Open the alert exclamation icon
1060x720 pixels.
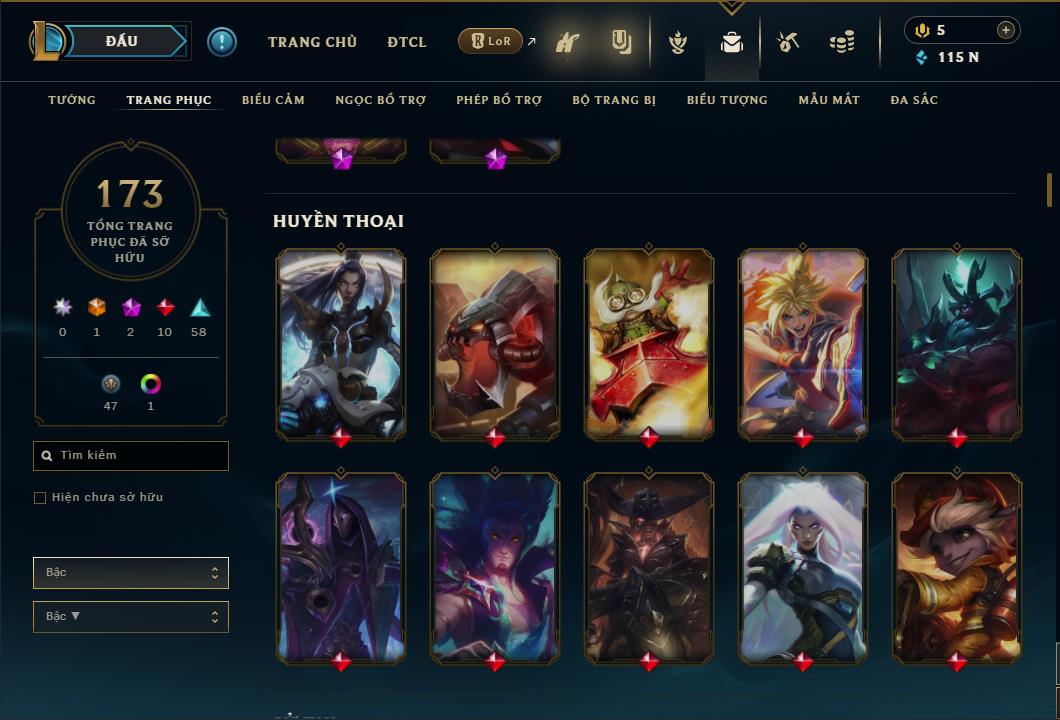pos(222,42)
